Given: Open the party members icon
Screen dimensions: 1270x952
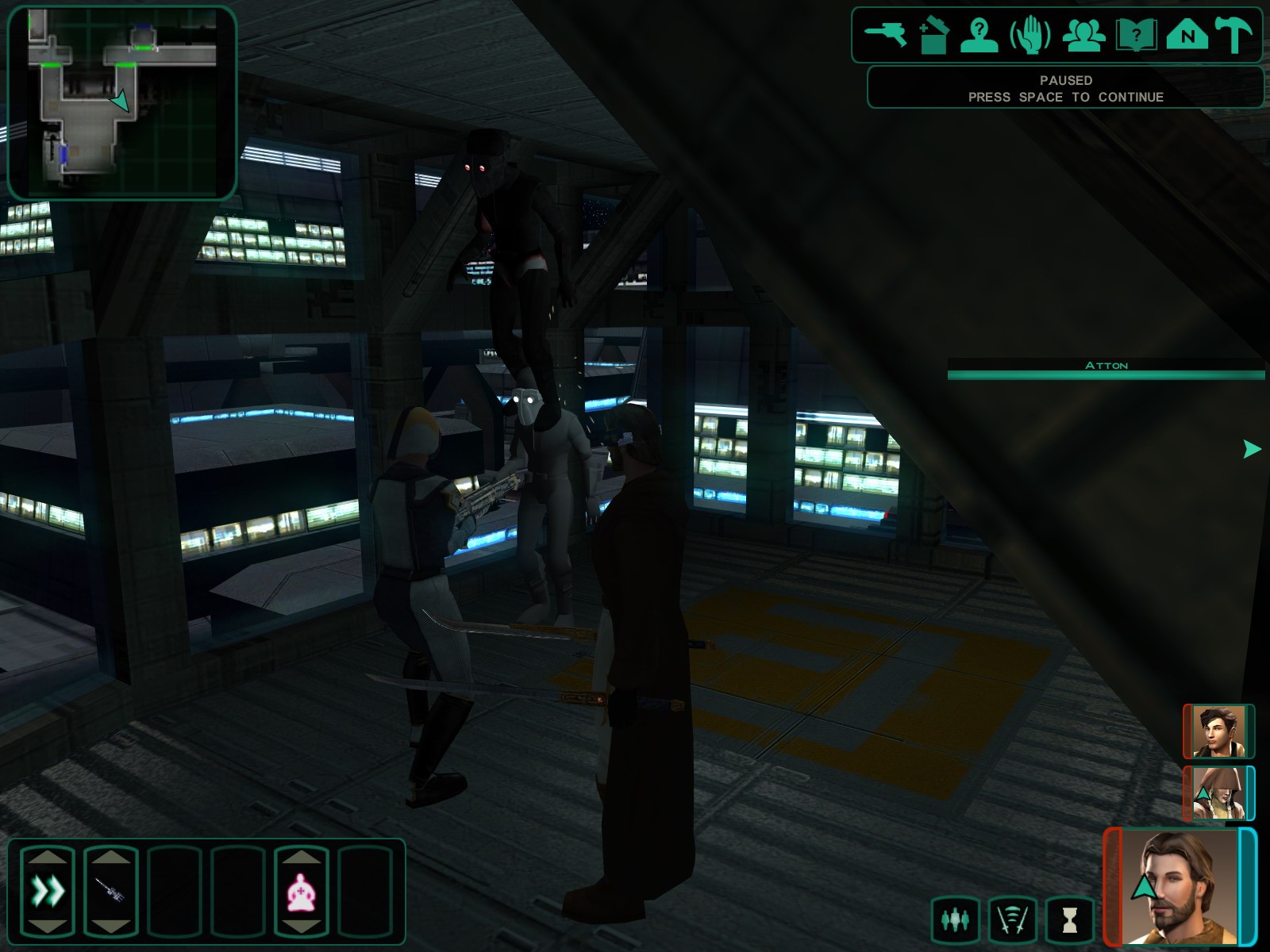Looking at the screenshot, I should (1083, 36).
